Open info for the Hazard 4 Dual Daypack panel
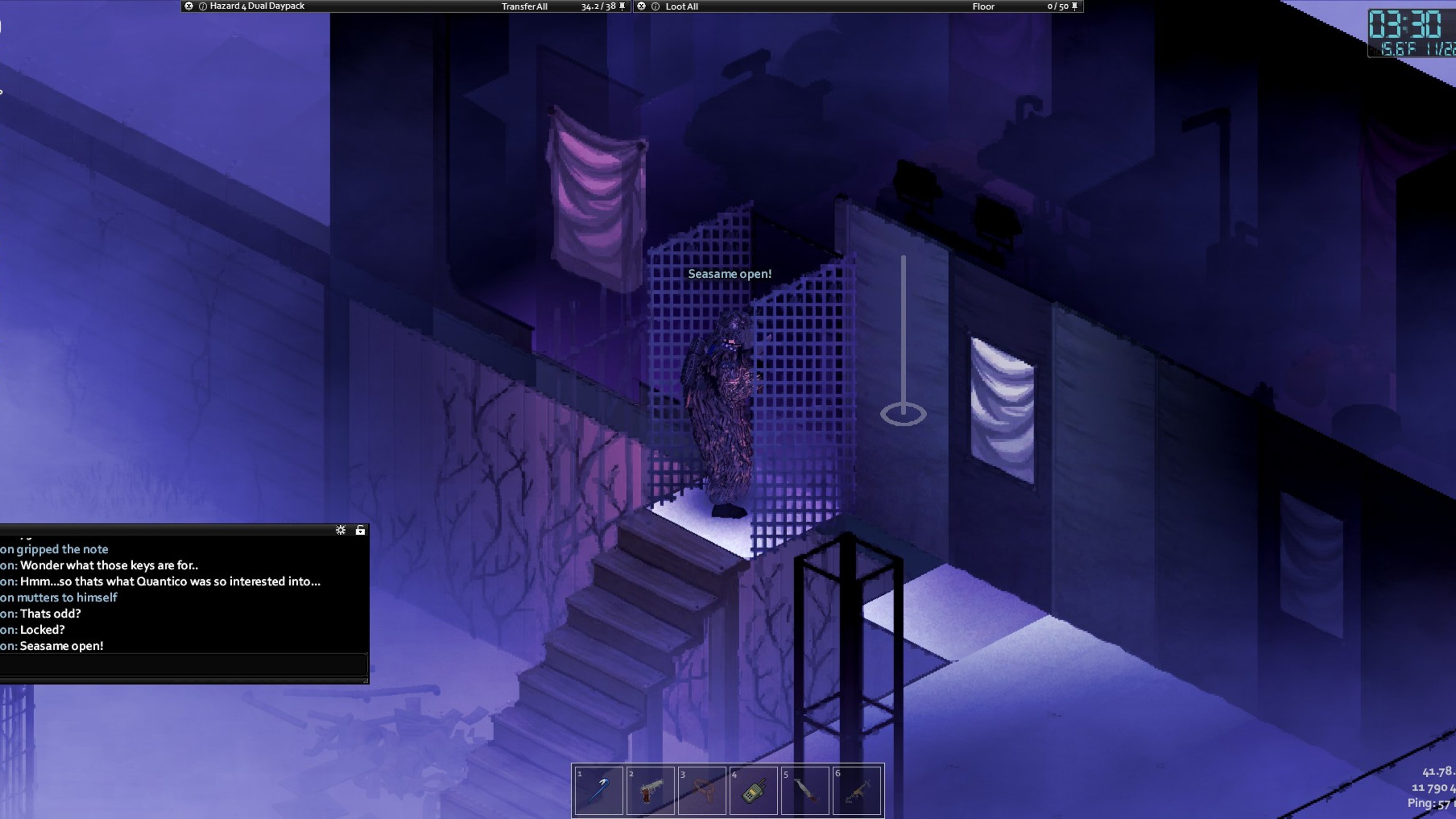 pos(203,6)
